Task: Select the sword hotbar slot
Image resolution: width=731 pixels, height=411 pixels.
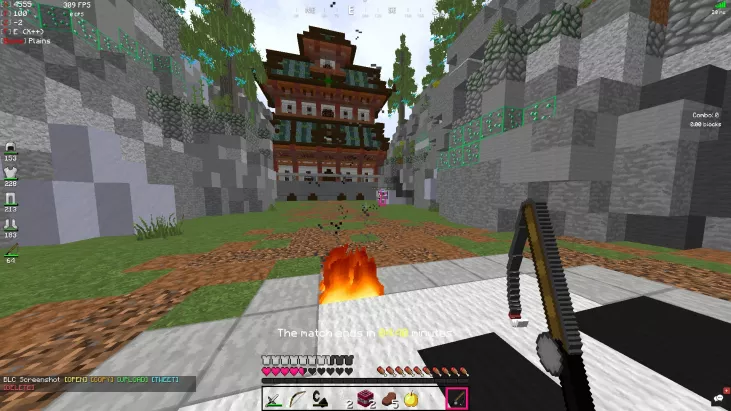Action: [x=273, y=400]
